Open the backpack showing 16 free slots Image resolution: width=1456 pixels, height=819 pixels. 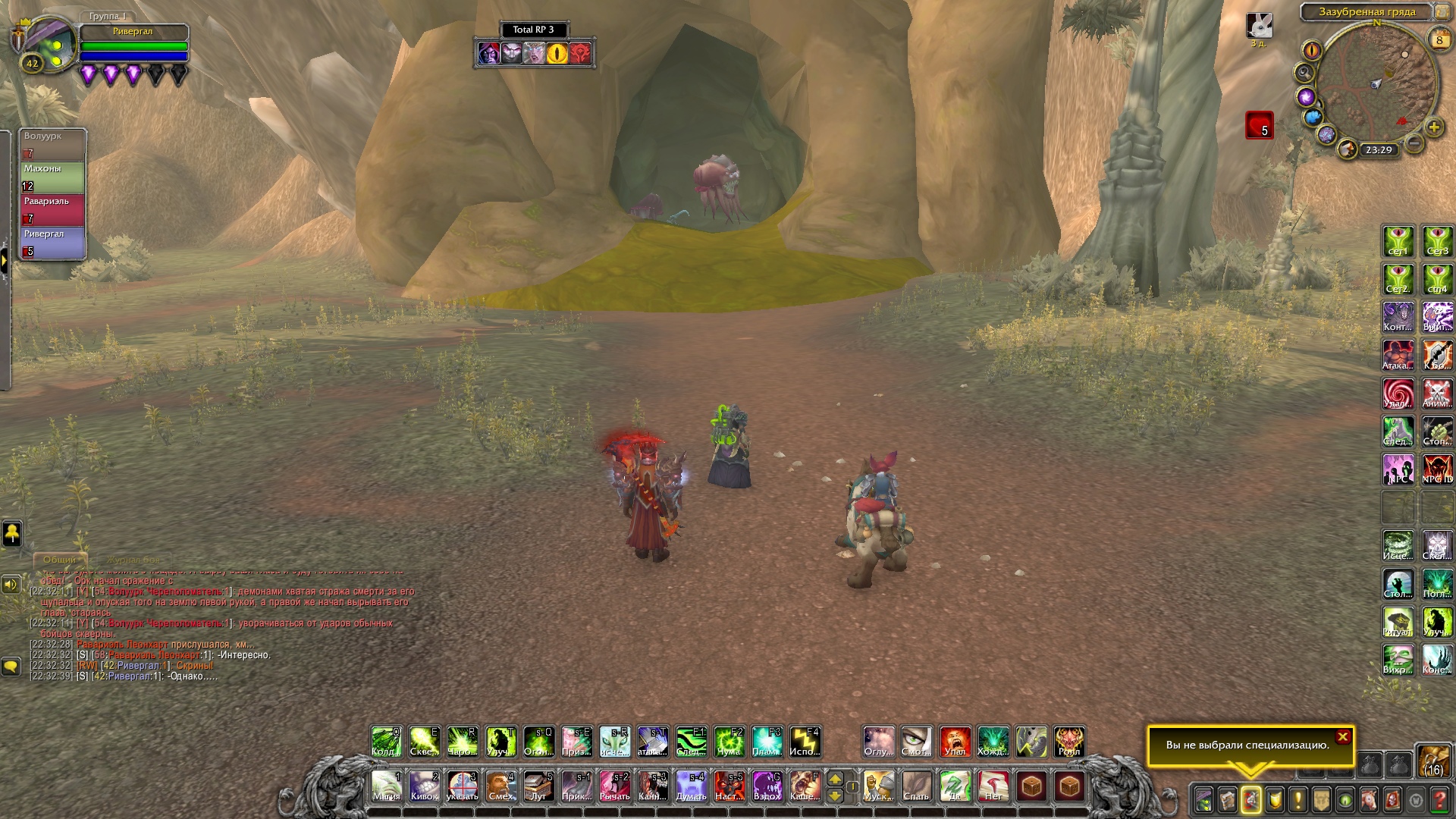point(1432,761)
